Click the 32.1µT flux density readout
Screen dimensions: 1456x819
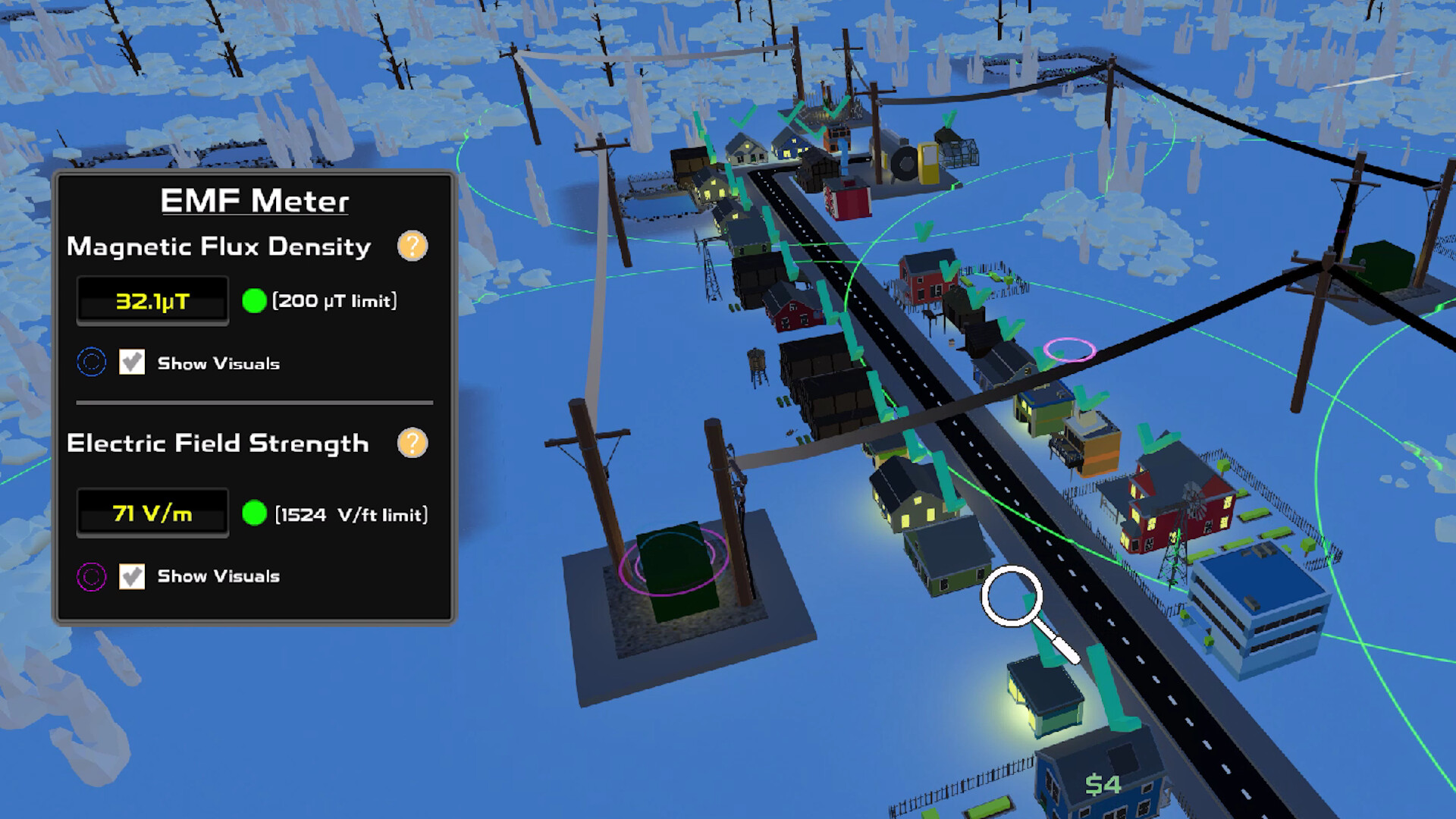pyautogui.click(x=152, y=300)
